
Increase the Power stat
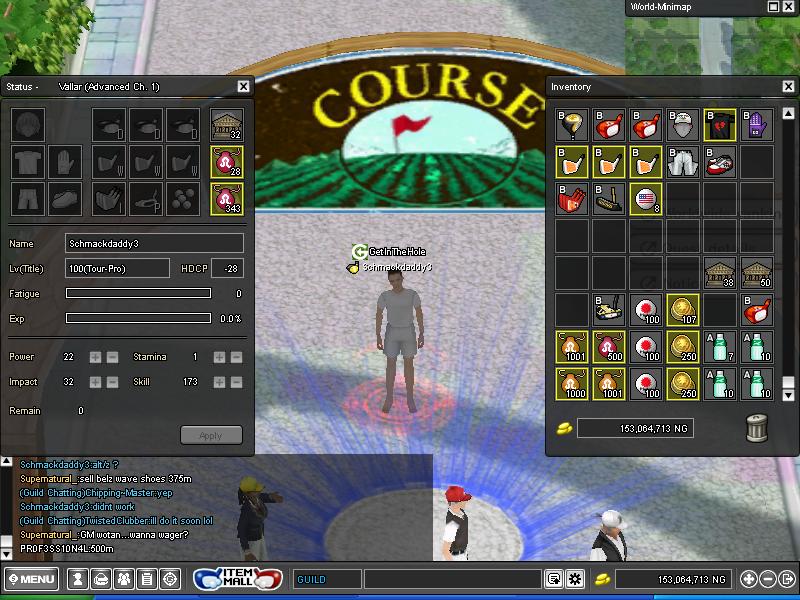click(95, 357)
